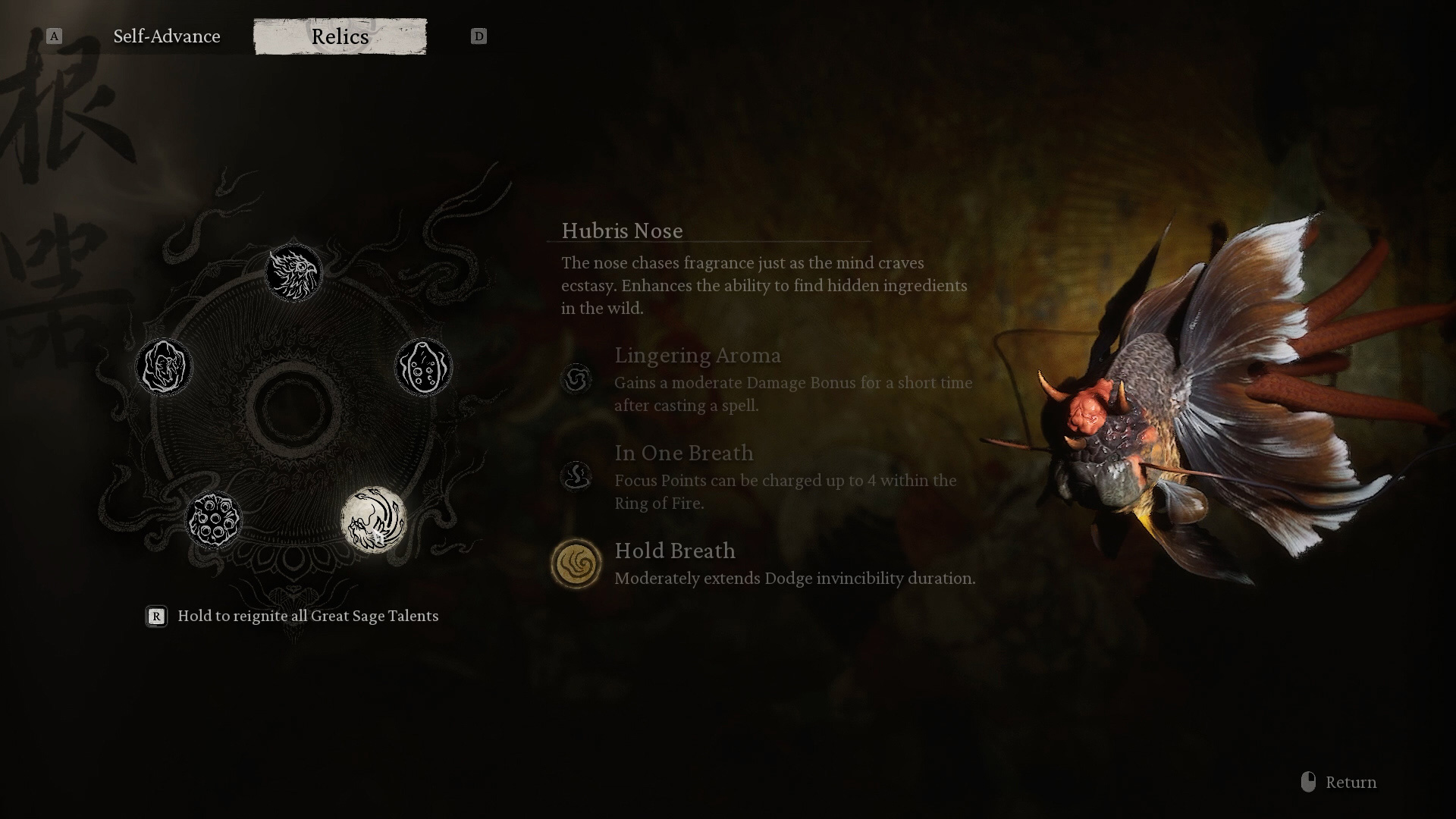This screenshot has height=819, width=1456.
Task: Select the wrinkled face relic icon
Action: tap(164, 367)
